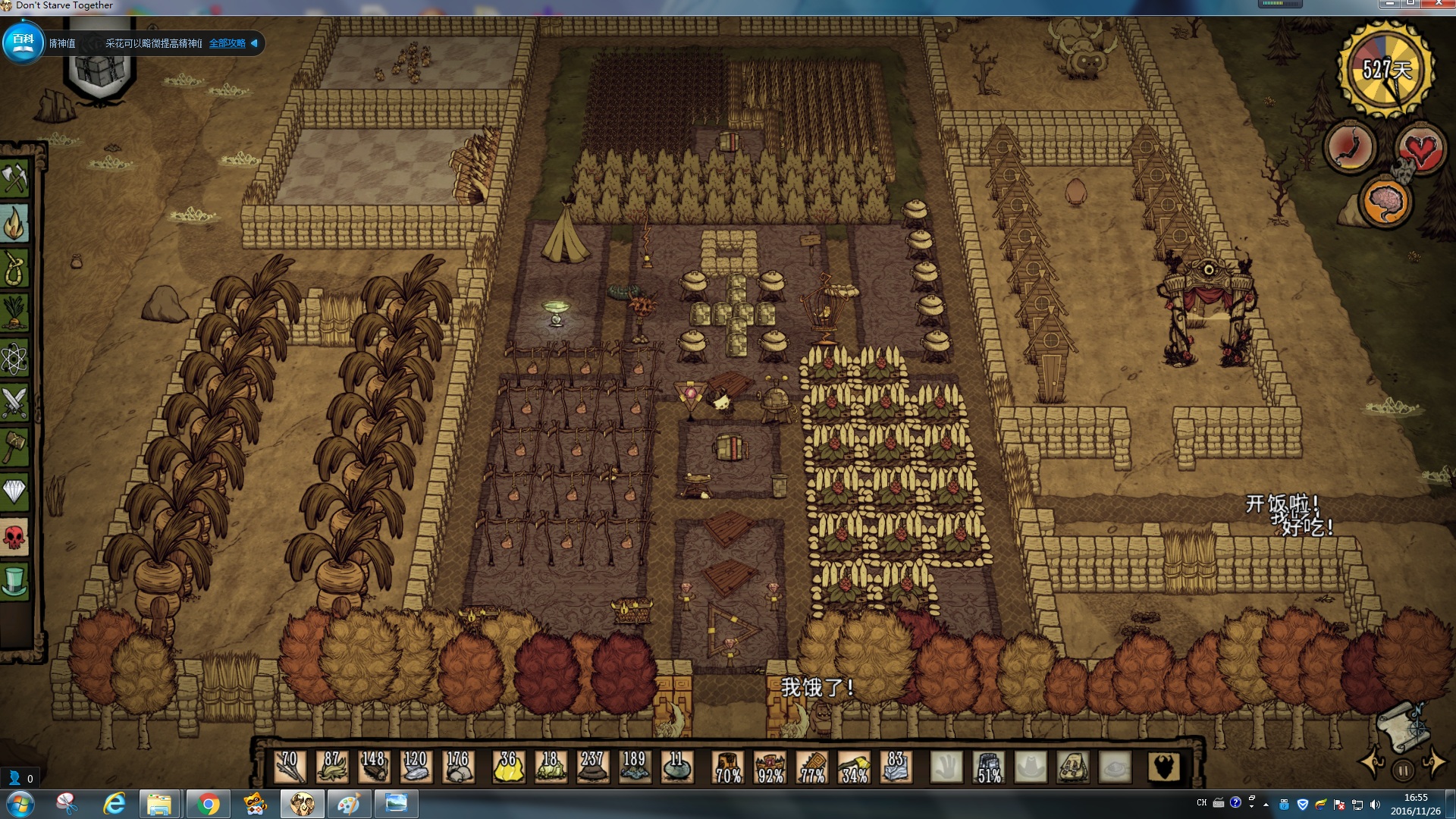Show the Fight crossed-swords crafting tab
Viewport: 1456px width, 819px height.
coord(14,403)
